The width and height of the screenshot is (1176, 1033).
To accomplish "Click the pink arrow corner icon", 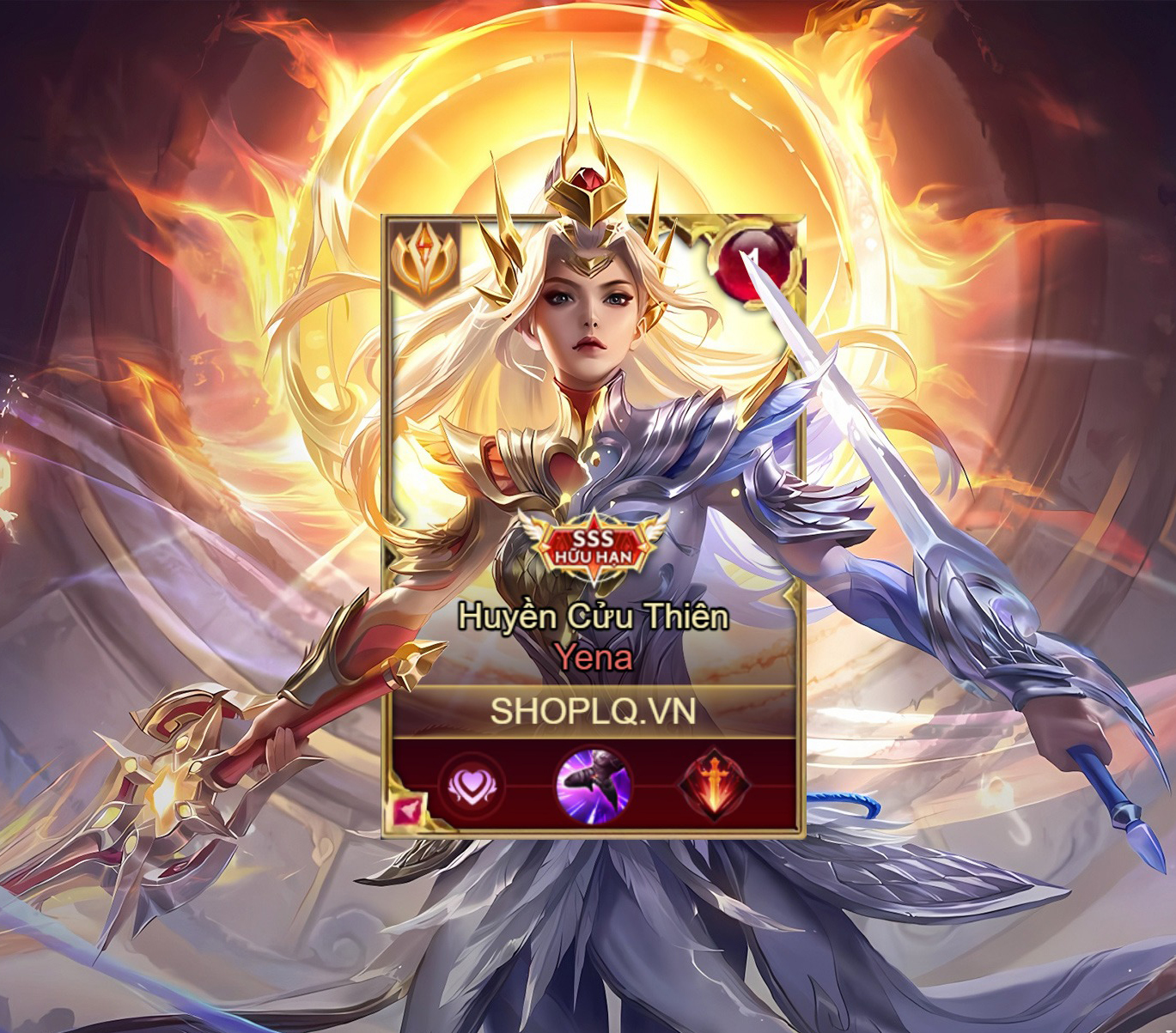I will click(407, 811).
